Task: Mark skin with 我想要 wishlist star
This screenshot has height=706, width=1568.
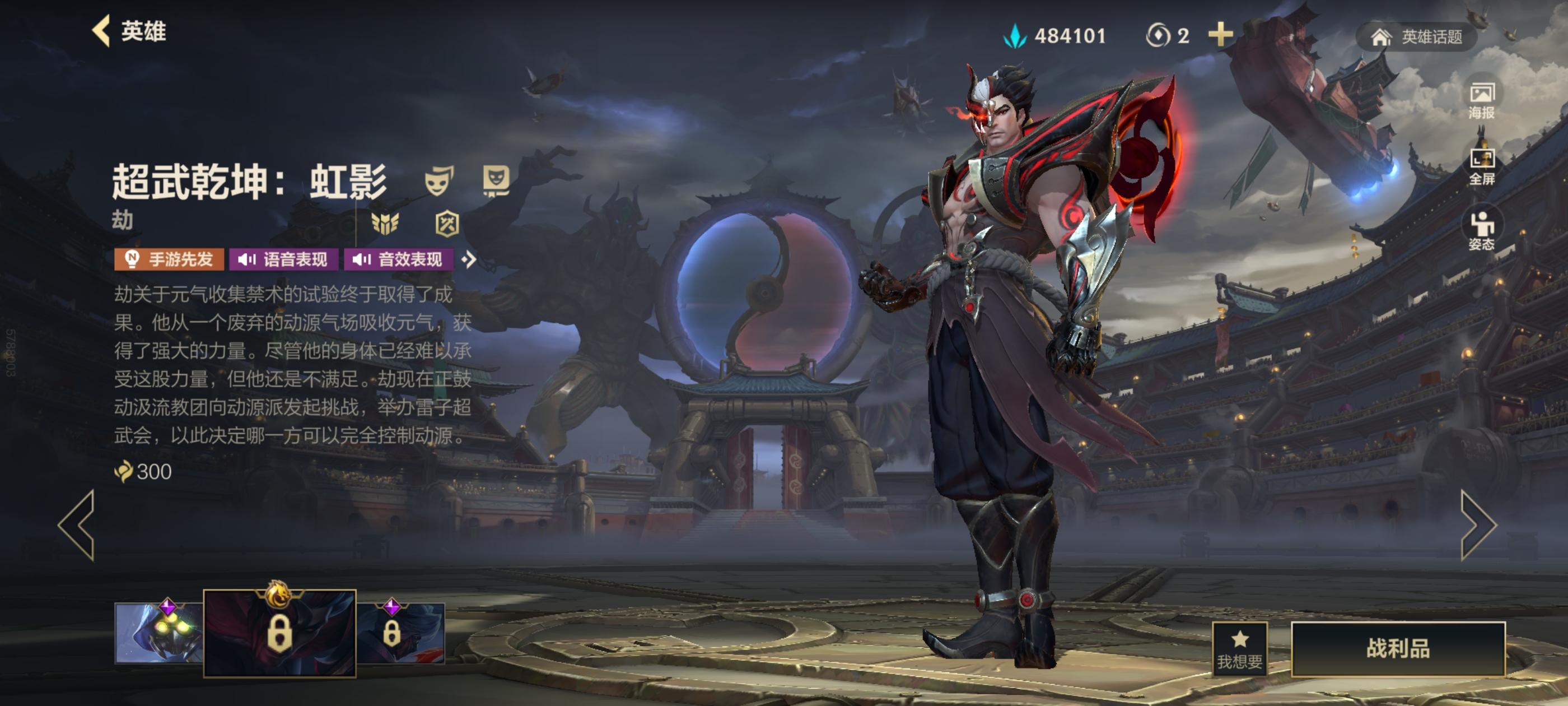Action: tap(1239, 649)
